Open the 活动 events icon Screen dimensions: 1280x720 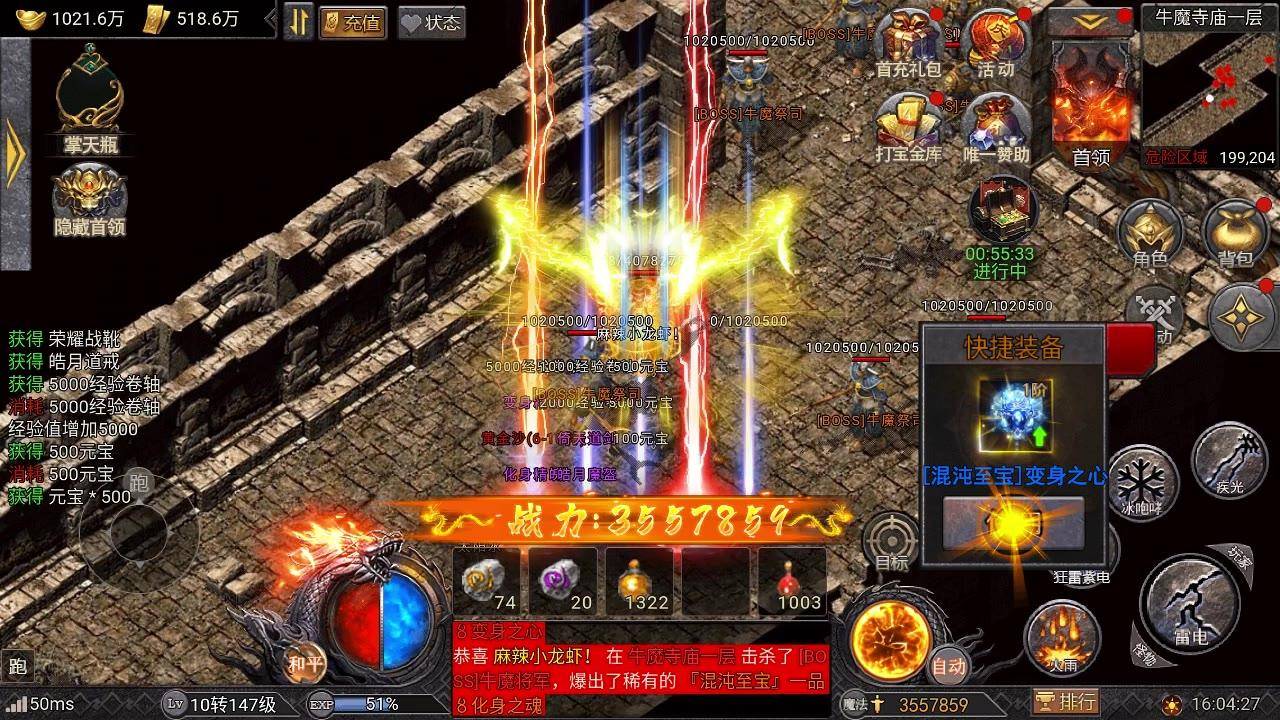click(996, 42)
